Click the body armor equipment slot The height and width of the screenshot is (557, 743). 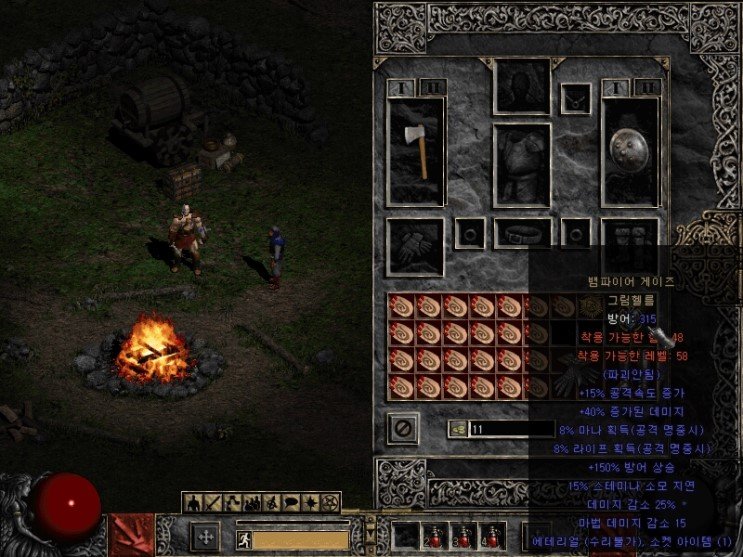tap(522, 165)
